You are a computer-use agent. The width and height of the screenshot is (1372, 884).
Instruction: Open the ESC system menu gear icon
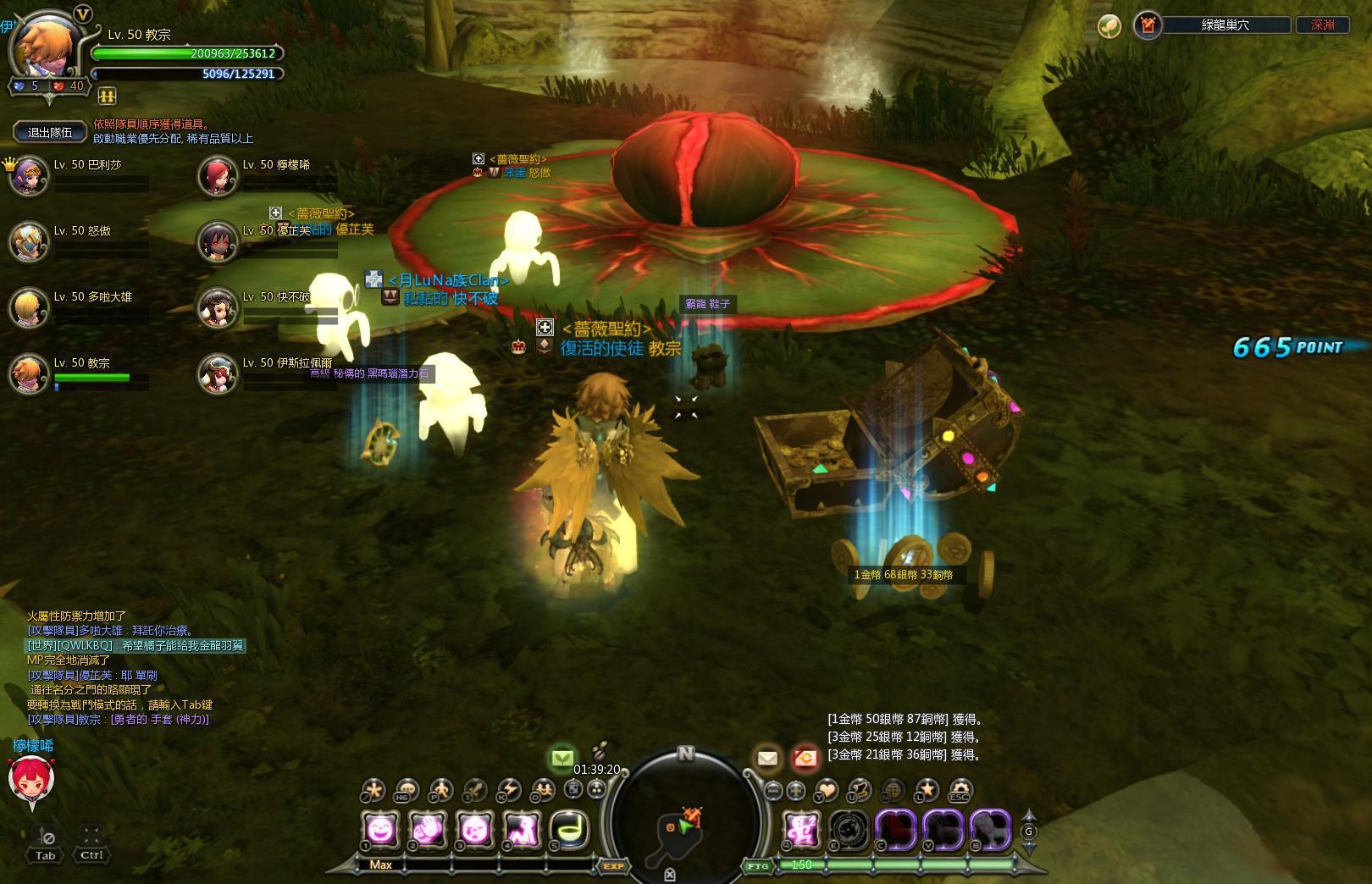pos(960,791)
